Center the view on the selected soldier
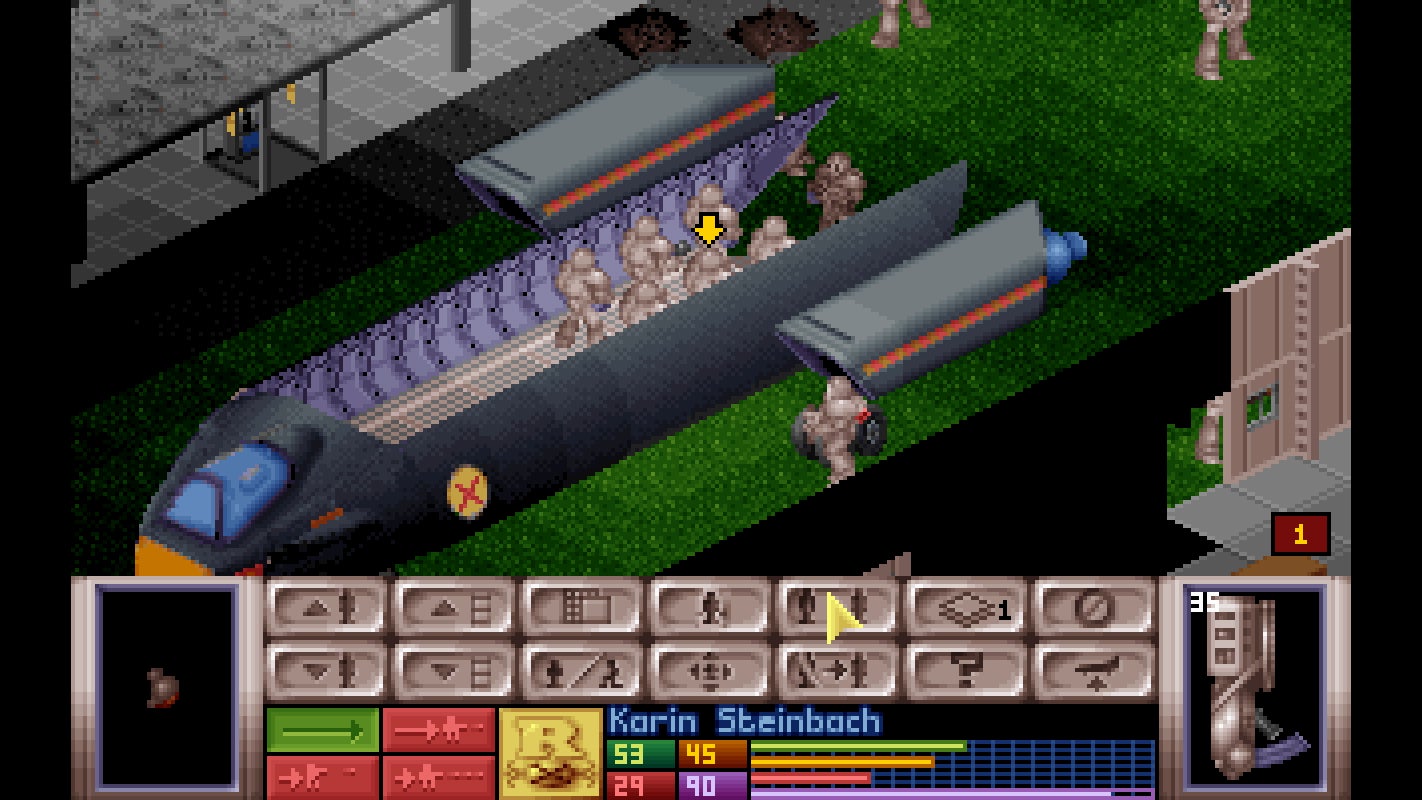 point(710,670)
